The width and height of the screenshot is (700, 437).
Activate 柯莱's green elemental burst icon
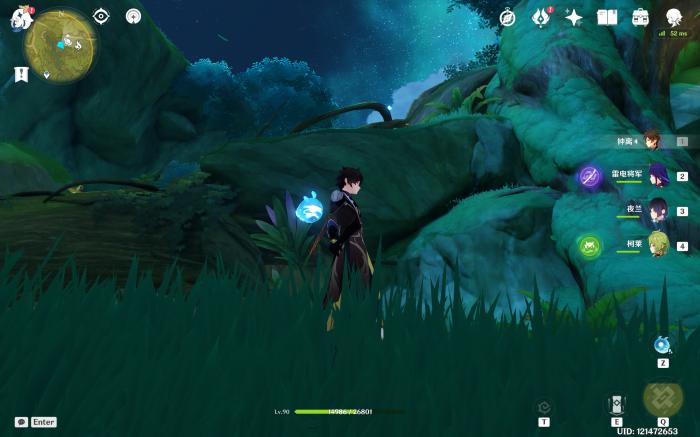tap(590, 245)
